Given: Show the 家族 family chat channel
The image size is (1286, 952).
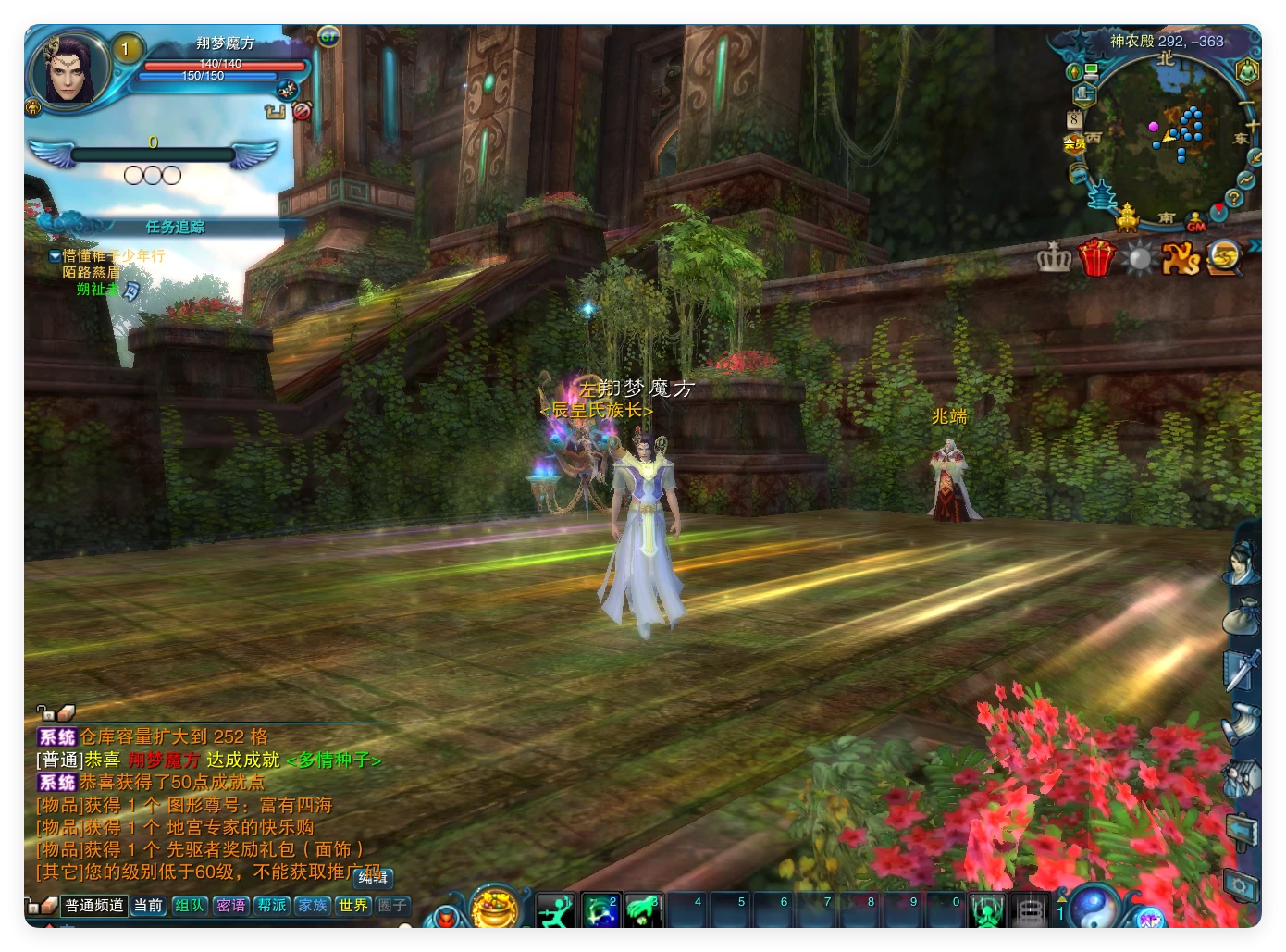Looking at the screenshot, I should pyautogui.click(x=313, y=906).
